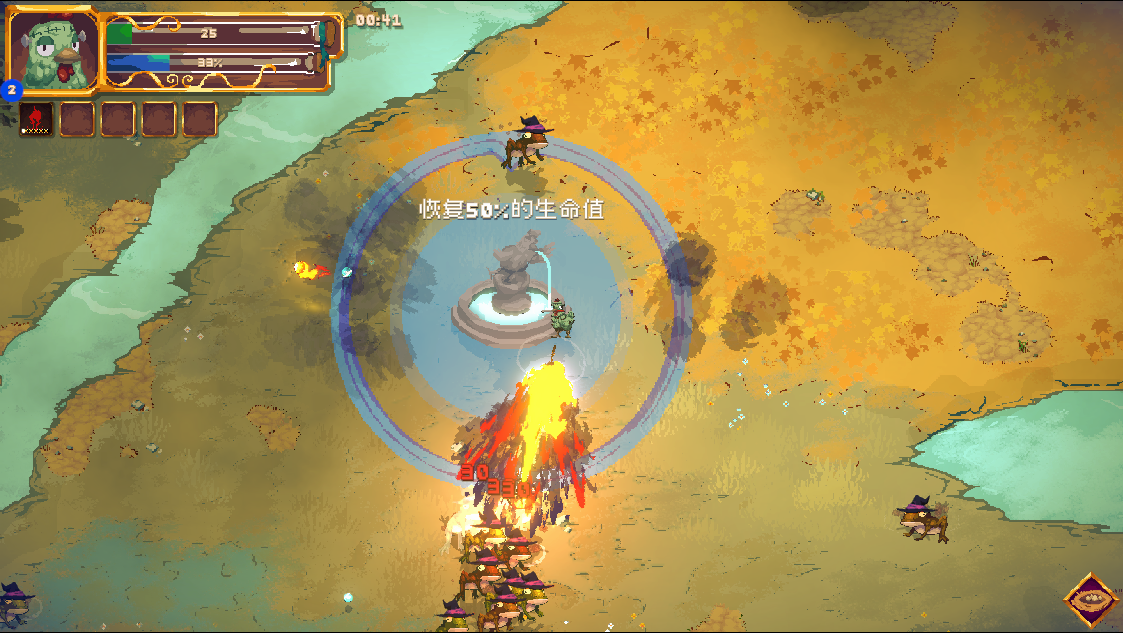The height and width of the screenshot is (633, 1123).
Task: Click the zombie chicken character portrait
Action: [x=54, y=51]
